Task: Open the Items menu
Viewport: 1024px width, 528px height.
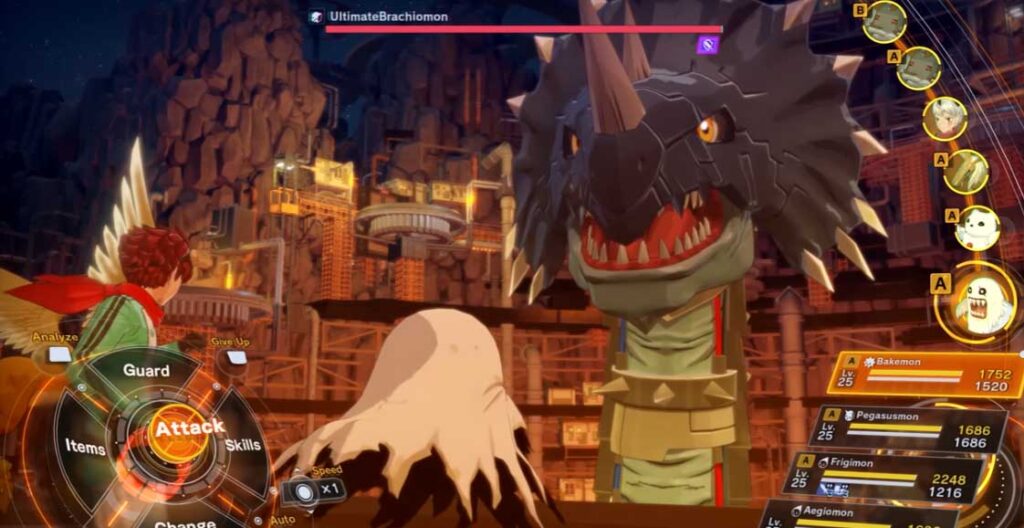Action: point(86,447)
